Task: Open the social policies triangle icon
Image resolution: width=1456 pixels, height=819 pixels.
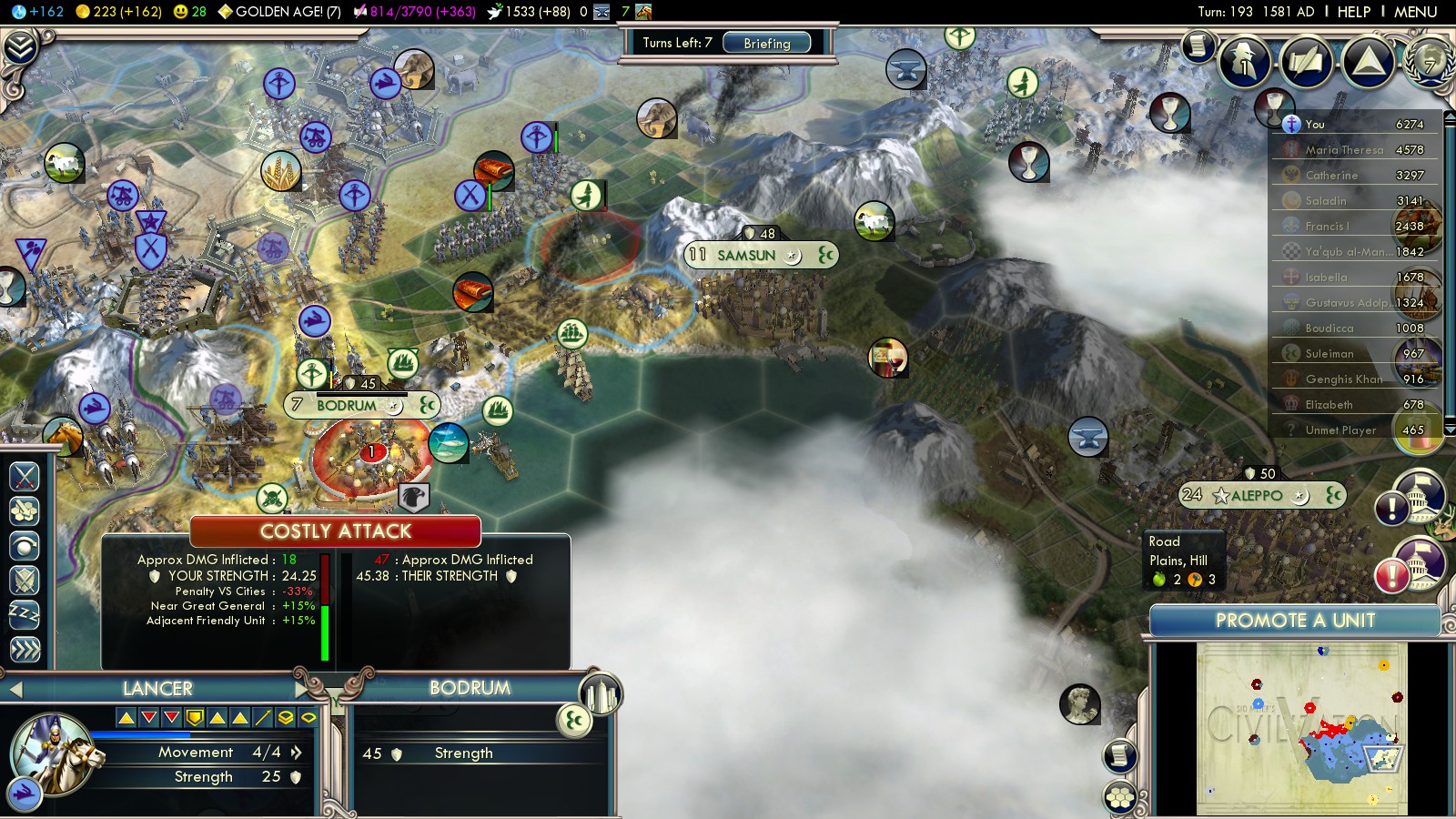Action: point(1367,61)
